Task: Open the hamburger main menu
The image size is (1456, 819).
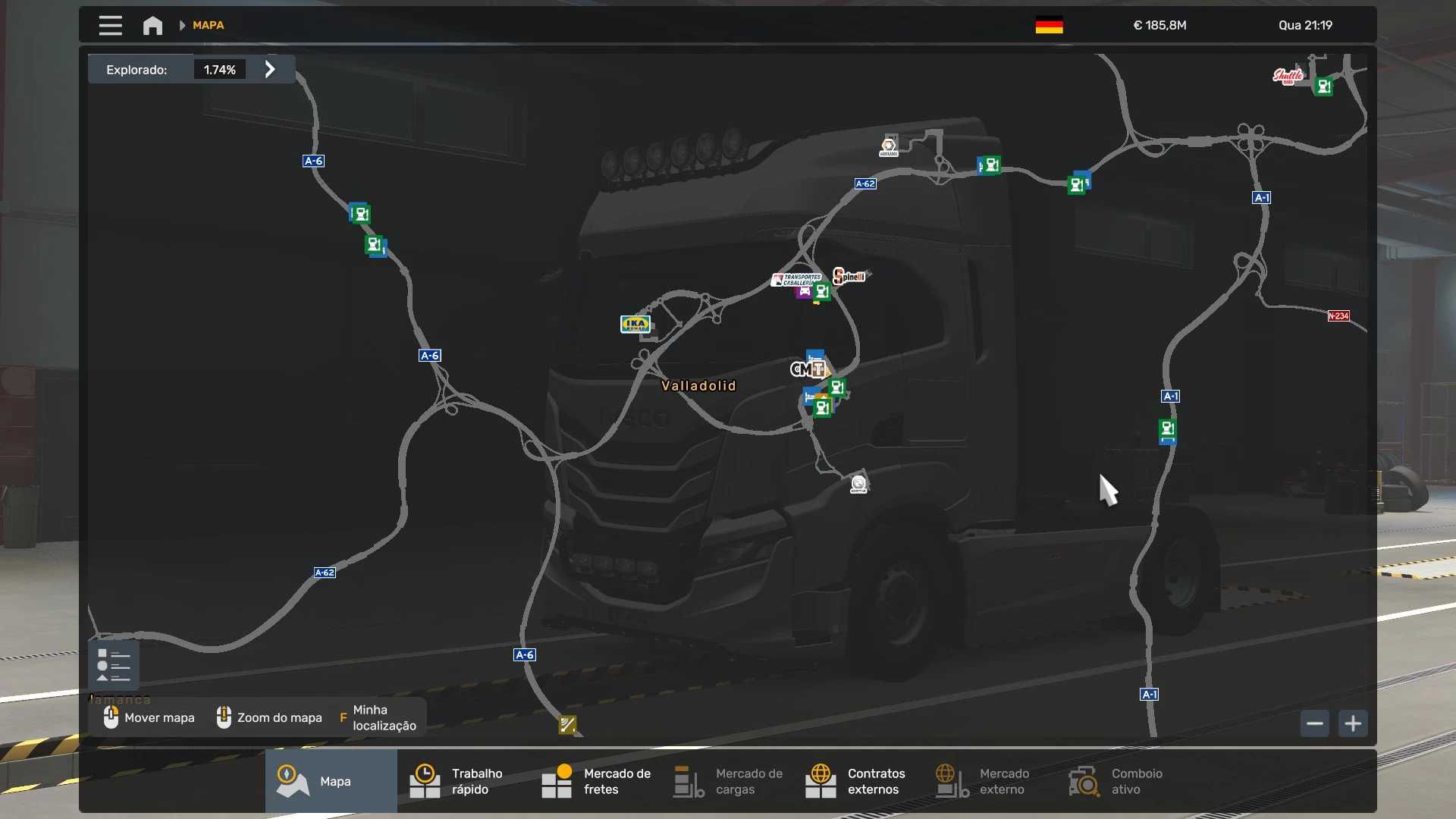Action: pyautogui.click(x=110, y=26)
